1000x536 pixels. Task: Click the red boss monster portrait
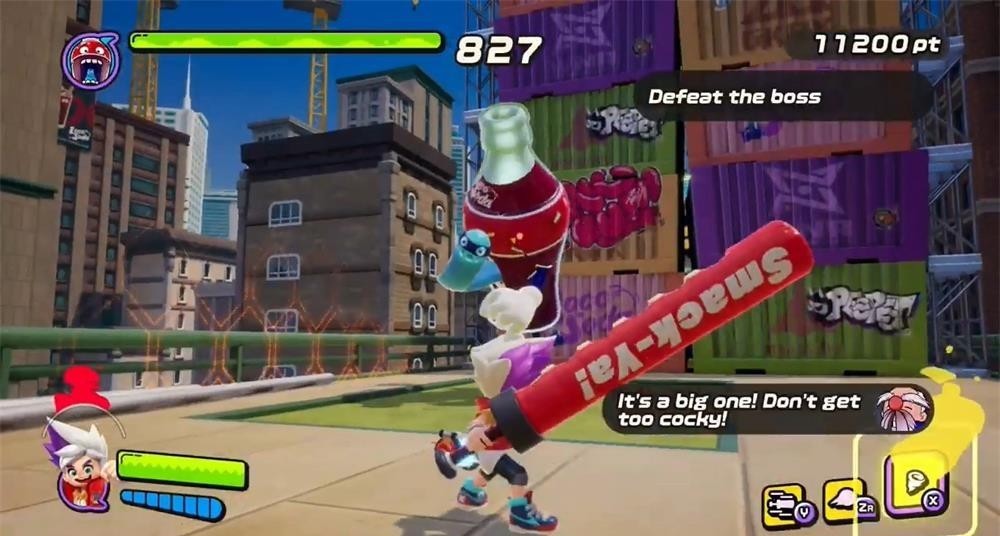click(x=90, y=59)
